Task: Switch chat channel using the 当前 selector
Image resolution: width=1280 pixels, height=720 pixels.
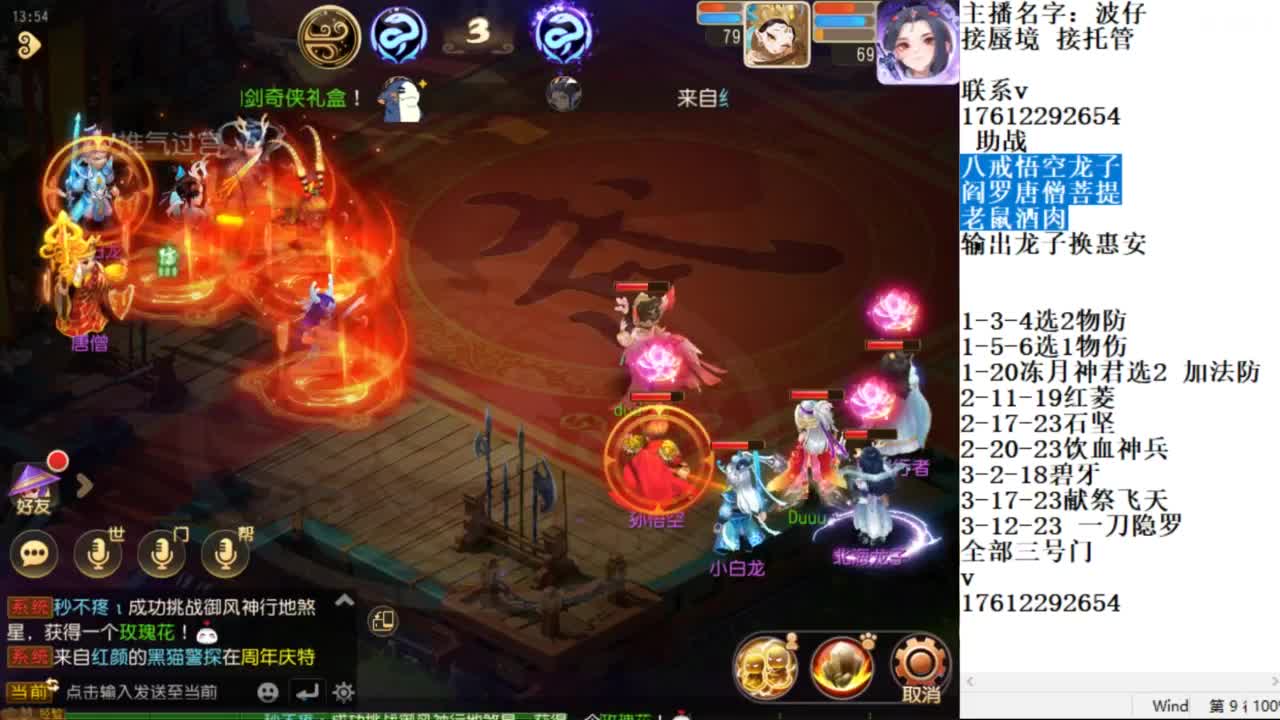Action: click(x=28, y=690)
